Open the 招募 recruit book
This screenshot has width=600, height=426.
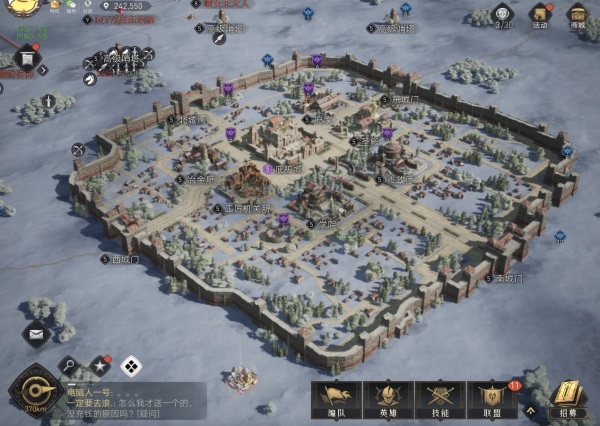click(x=567, y=398)
